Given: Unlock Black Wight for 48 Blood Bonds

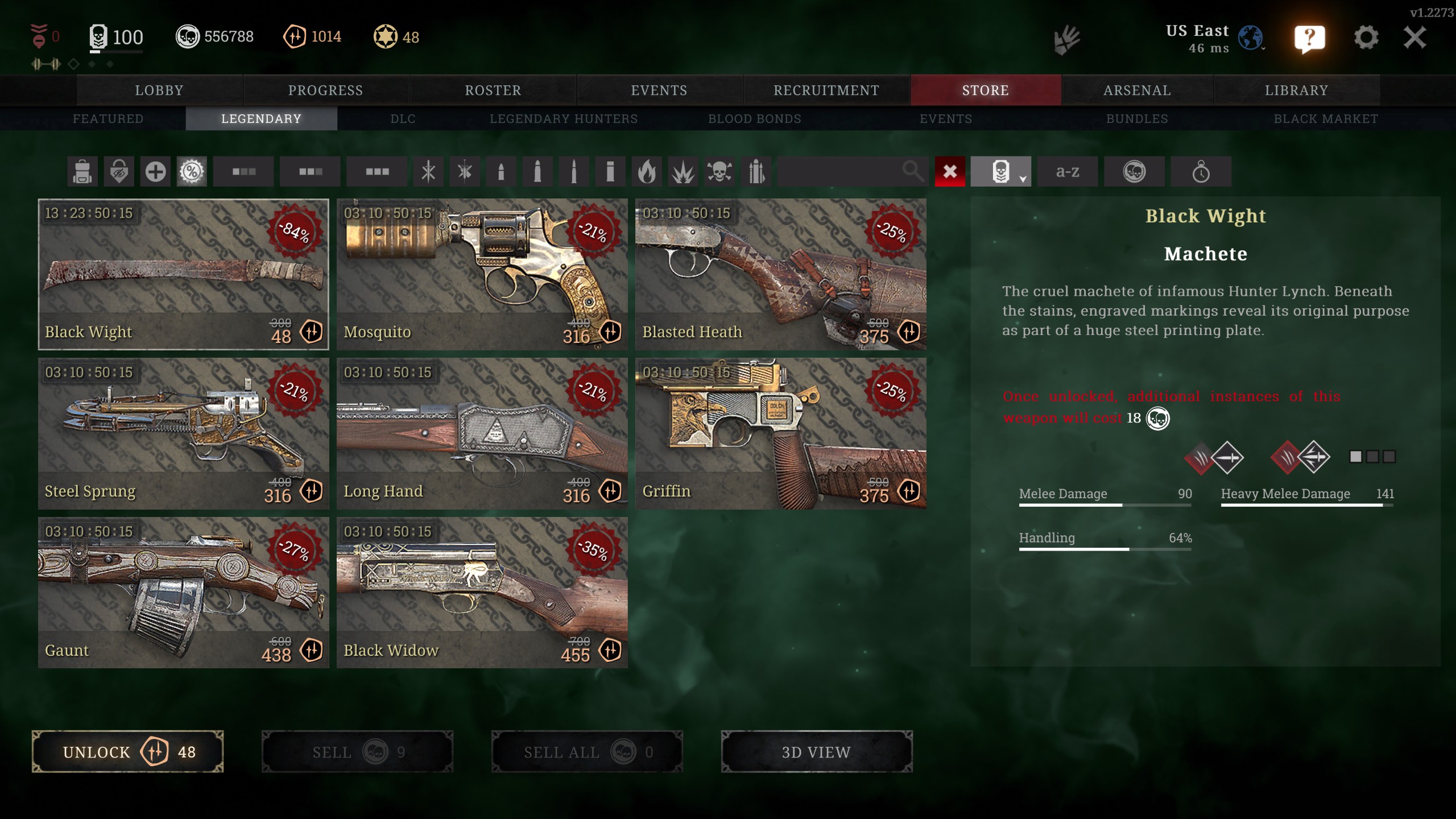Looking at the screenshot, I should [127, 752].
